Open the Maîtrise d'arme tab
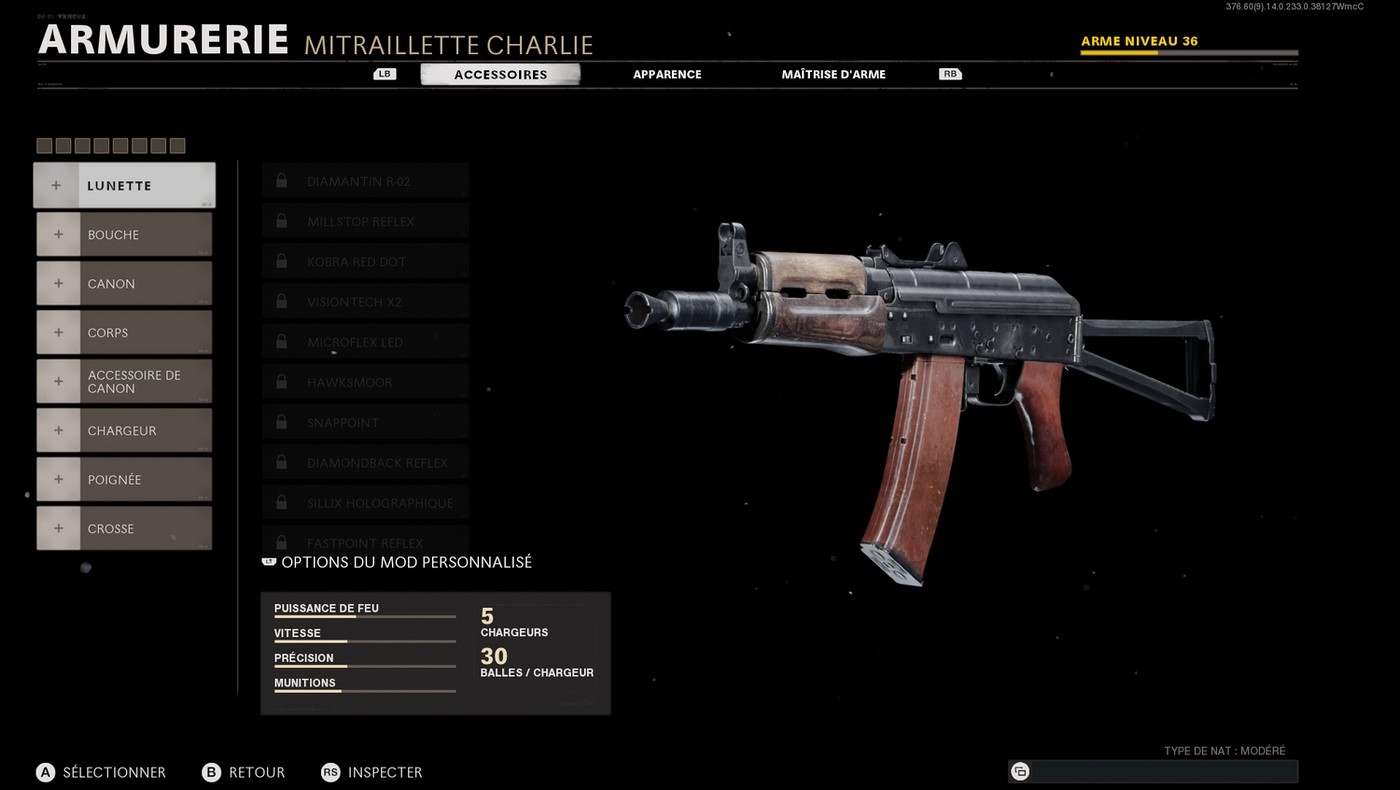The height and width of the screenshot is (790, 1400). coord(833,75)
